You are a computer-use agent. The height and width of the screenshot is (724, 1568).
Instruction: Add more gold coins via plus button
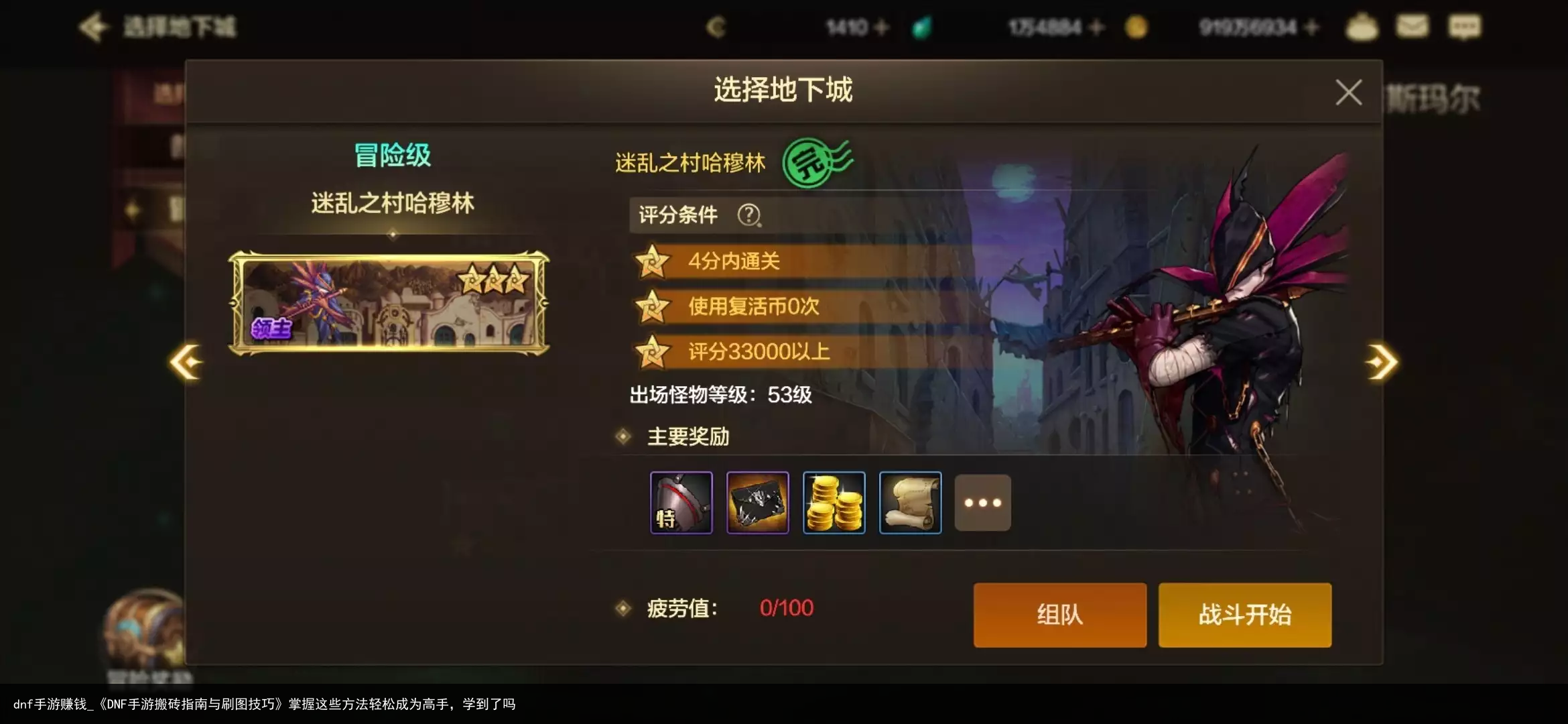(x=1312, y=27)
